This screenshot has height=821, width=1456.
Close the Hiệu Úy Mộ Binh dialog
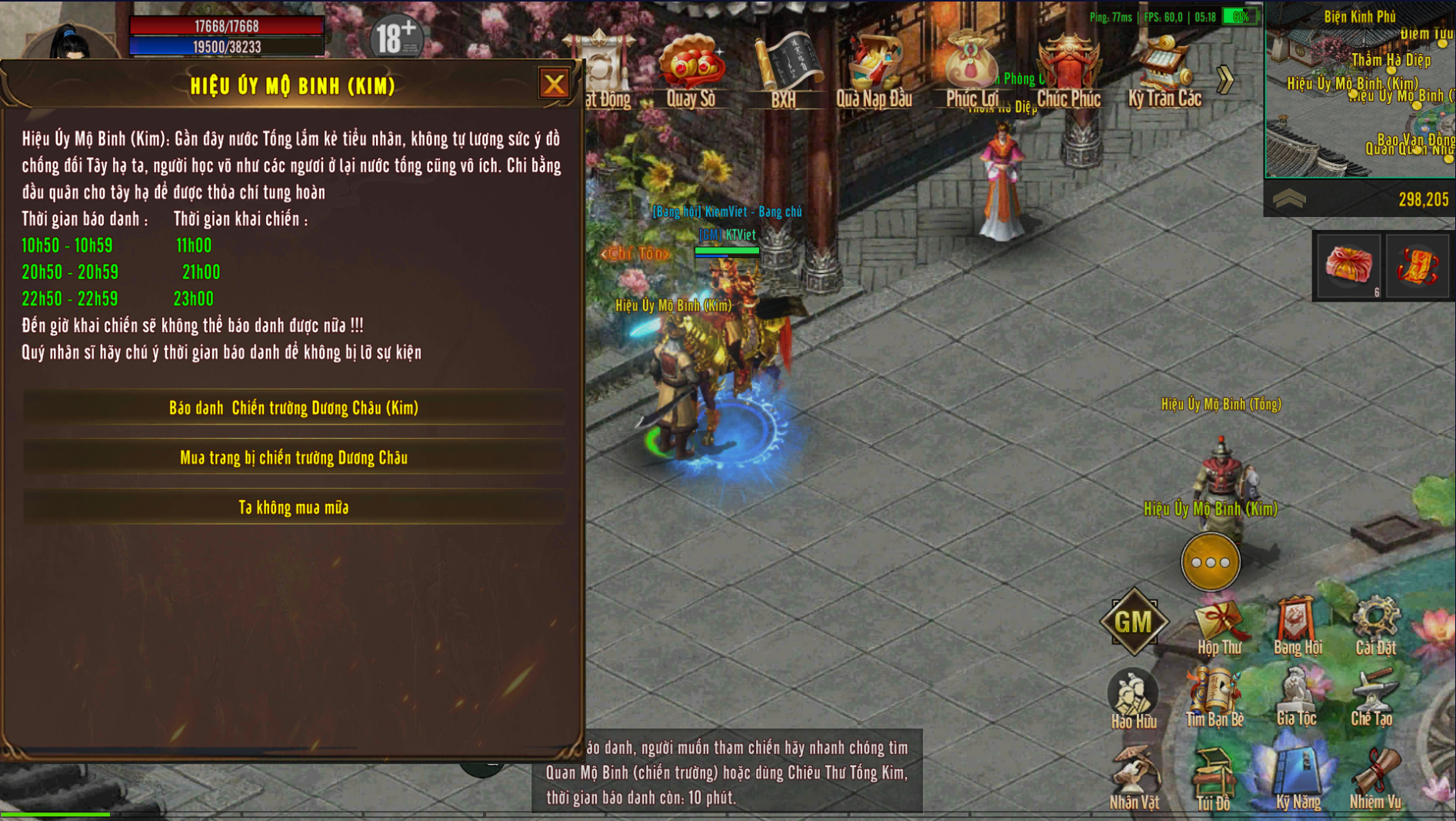tap(554, 84)
